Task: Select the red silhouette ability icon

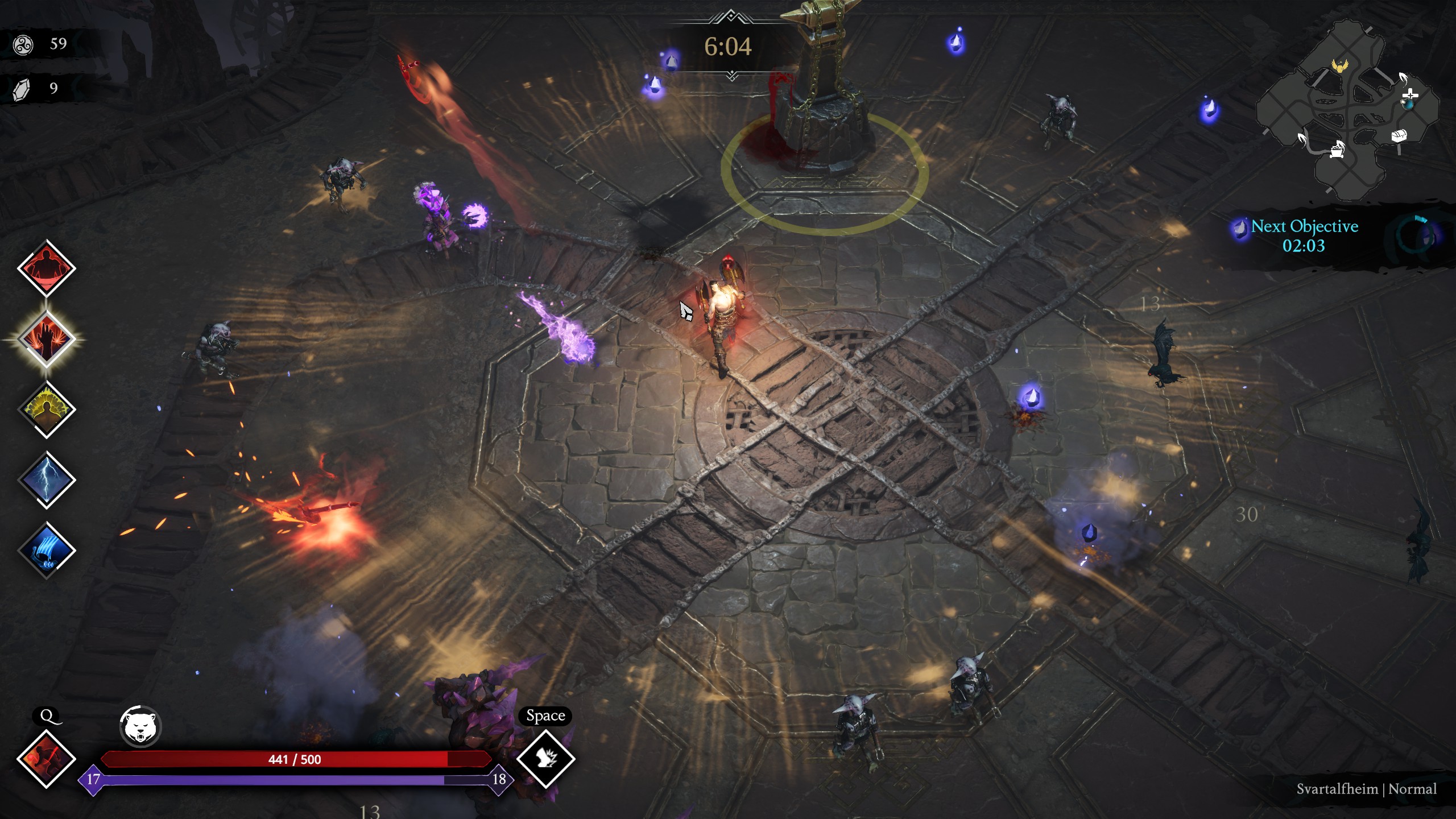Action: click(46, 268)
